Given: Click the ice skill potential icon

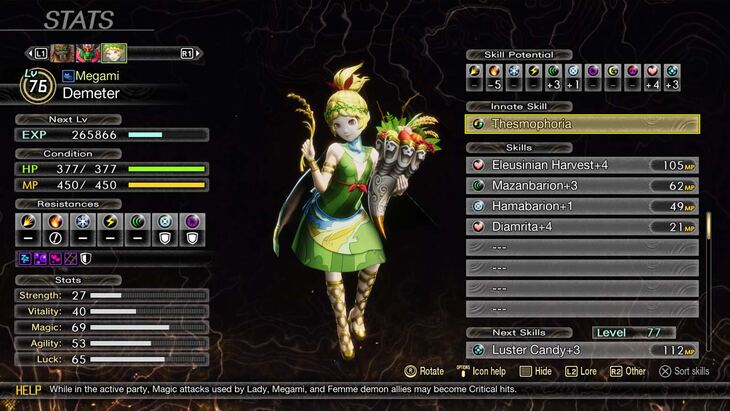Looking at the screenshot, I should (515, 72).
